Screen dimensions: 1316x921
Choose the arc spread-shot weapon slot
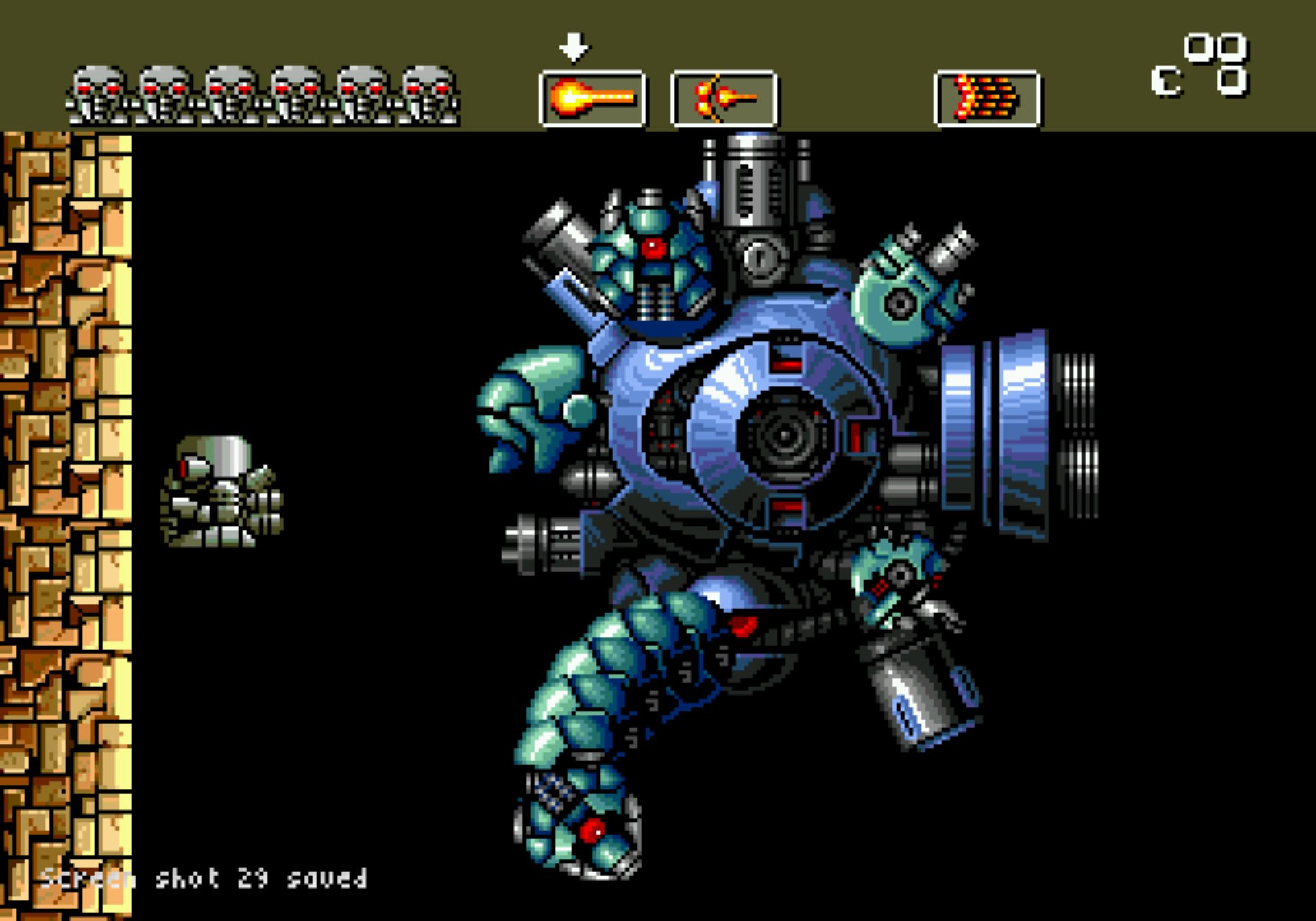point(724,99)
